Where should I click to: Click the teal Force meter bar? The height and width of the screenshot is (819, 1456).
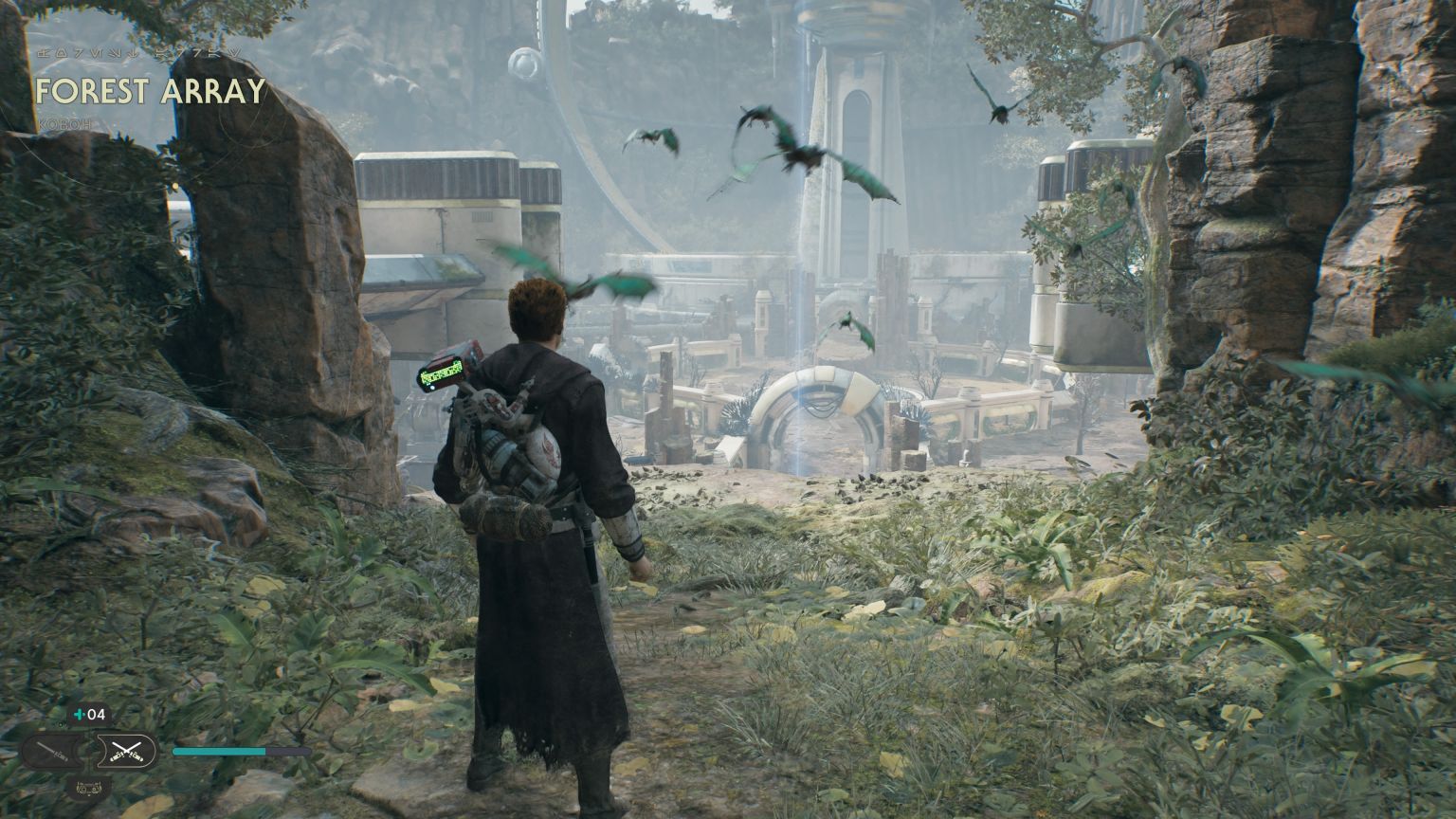(218, 750)
